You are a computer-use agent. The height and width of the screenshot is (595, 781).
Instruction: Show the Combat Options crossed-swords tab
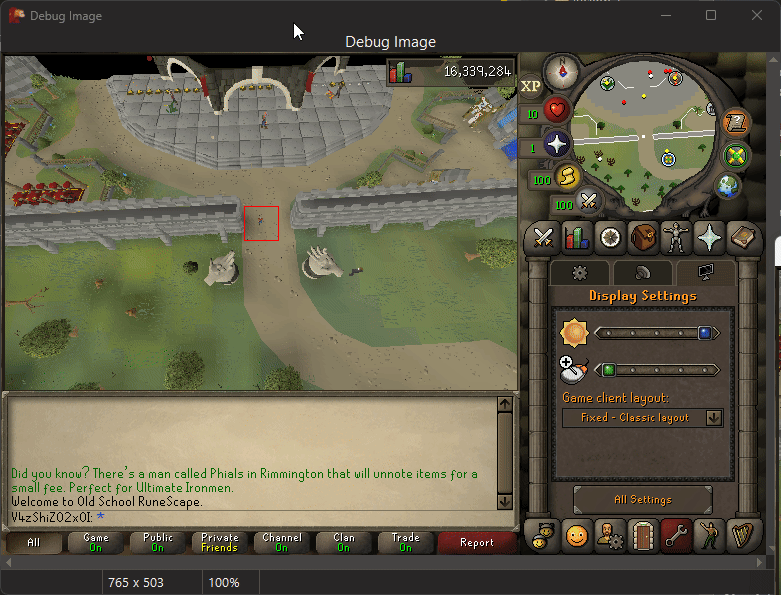pos(544,238)
